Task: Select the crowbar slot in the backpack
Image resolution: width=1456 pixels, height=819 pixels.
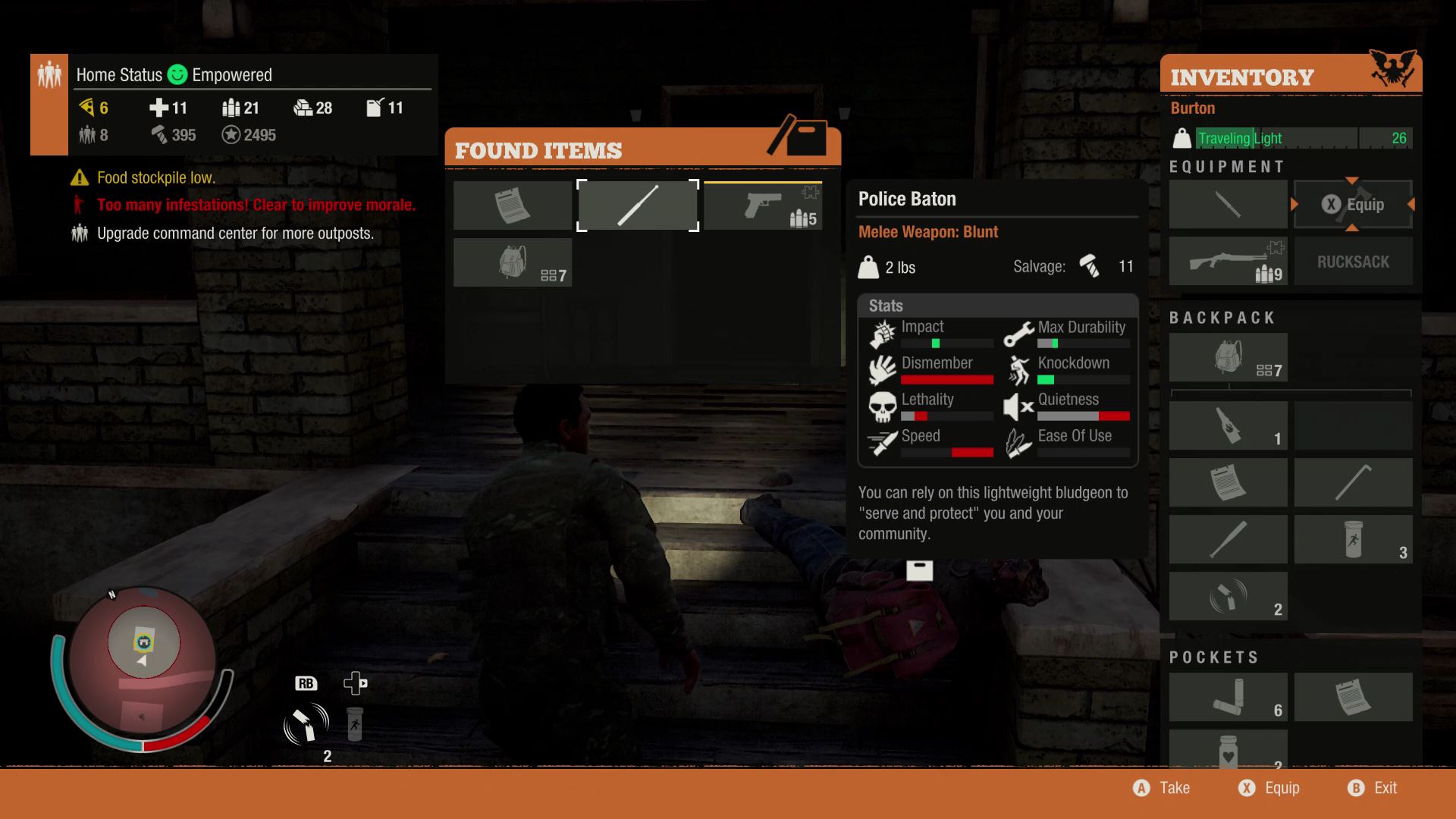Action: 1353,482
